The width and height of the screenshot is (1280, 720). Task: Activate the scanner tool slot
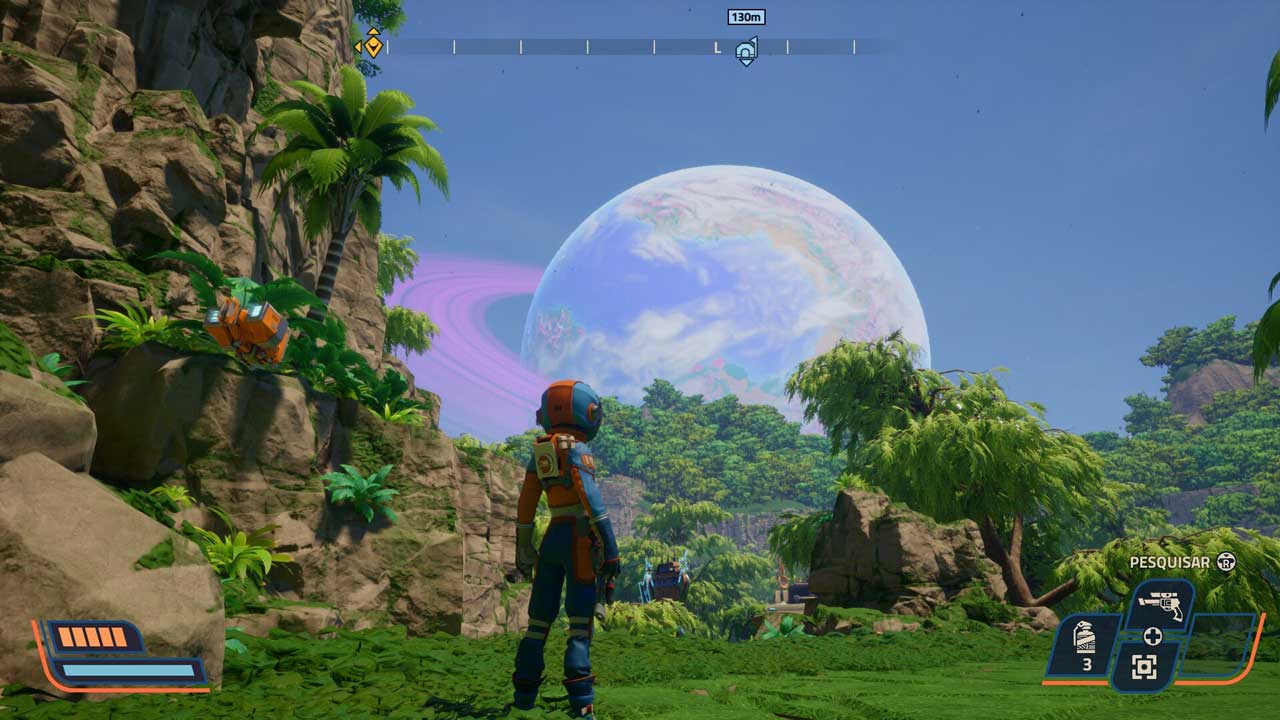click(x=1145, y=665)
